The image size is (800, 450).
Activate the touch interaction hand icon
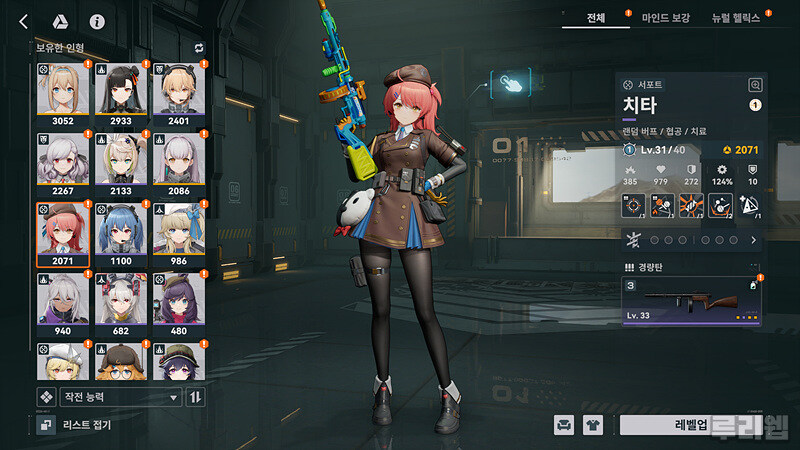pos(511,84)
